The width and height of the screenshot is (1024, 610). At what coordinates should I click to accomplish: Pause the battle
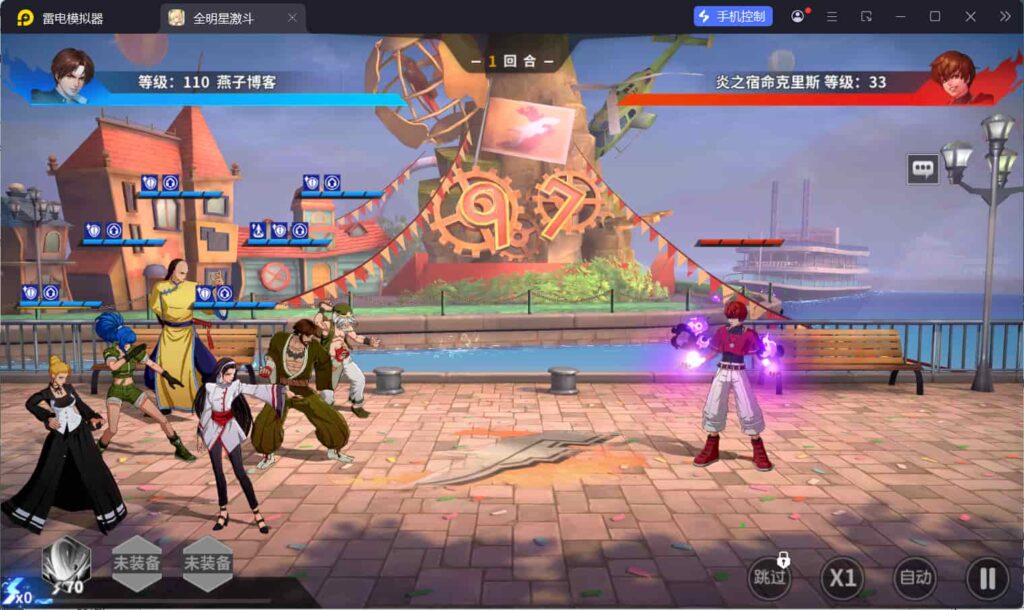pos(987,578)
